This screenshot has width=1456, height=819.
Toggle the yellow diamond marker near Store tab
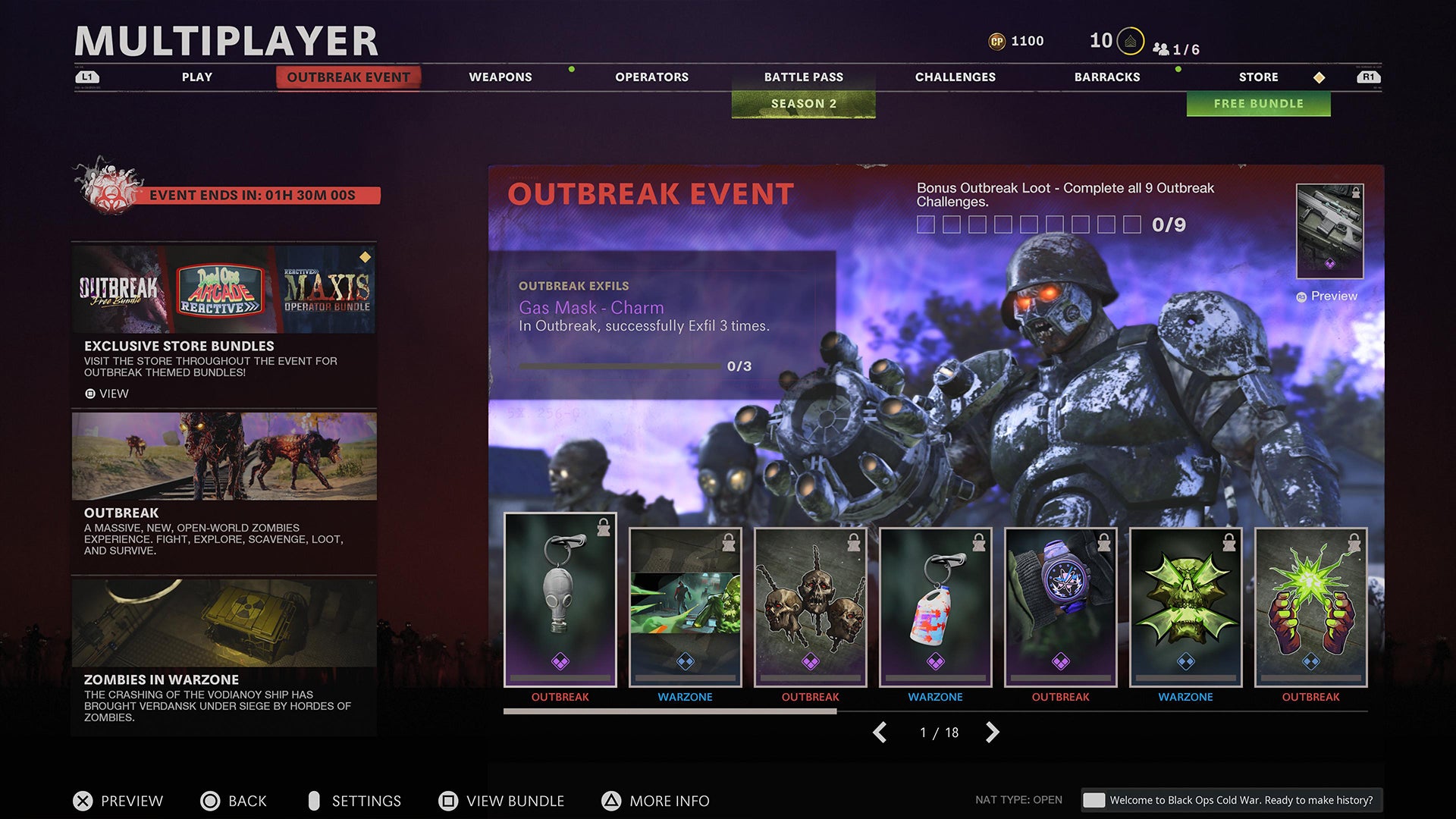1320,76
